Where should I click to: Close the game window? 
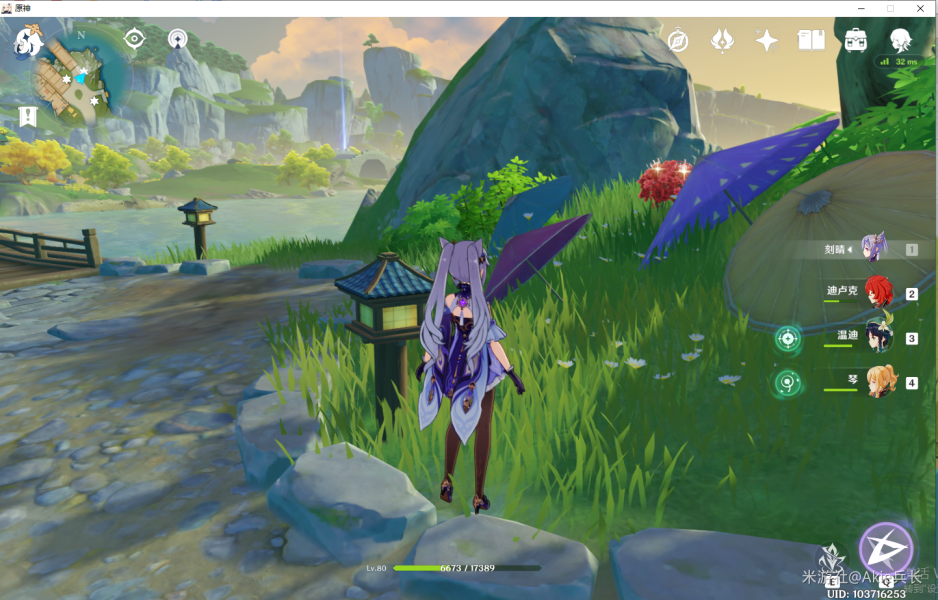921,8
